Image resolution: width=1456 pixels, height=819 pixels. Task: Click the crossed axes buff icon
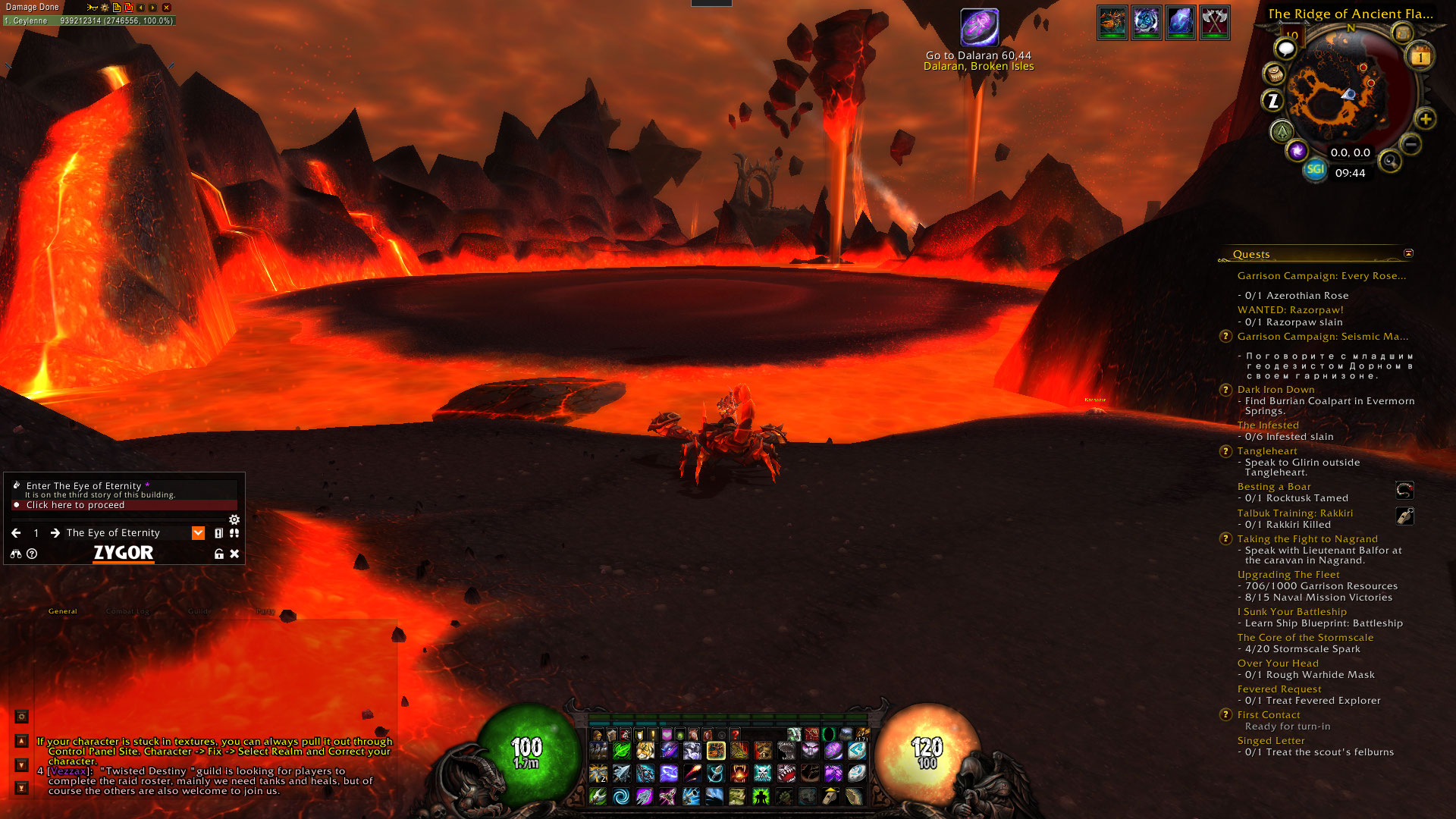(1214, 23)
